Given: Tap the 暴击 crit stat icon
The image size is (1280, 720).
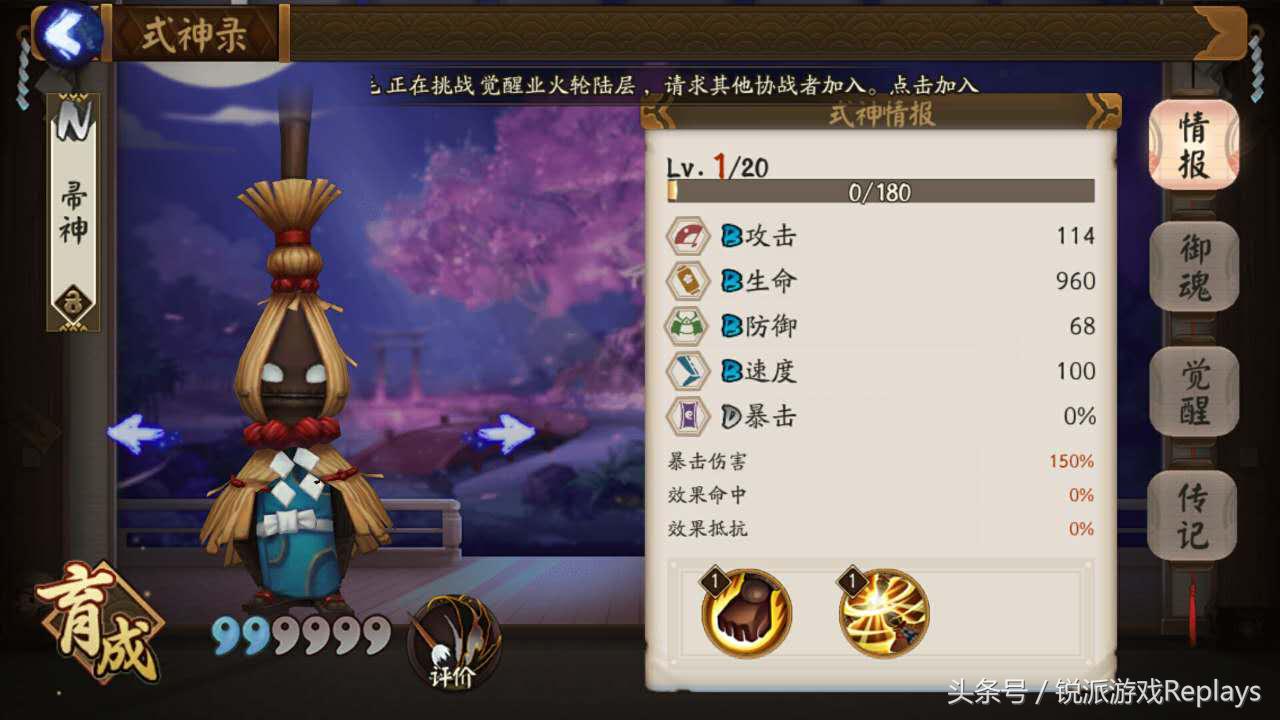Looking at the screenshot, I should point(688,416).
